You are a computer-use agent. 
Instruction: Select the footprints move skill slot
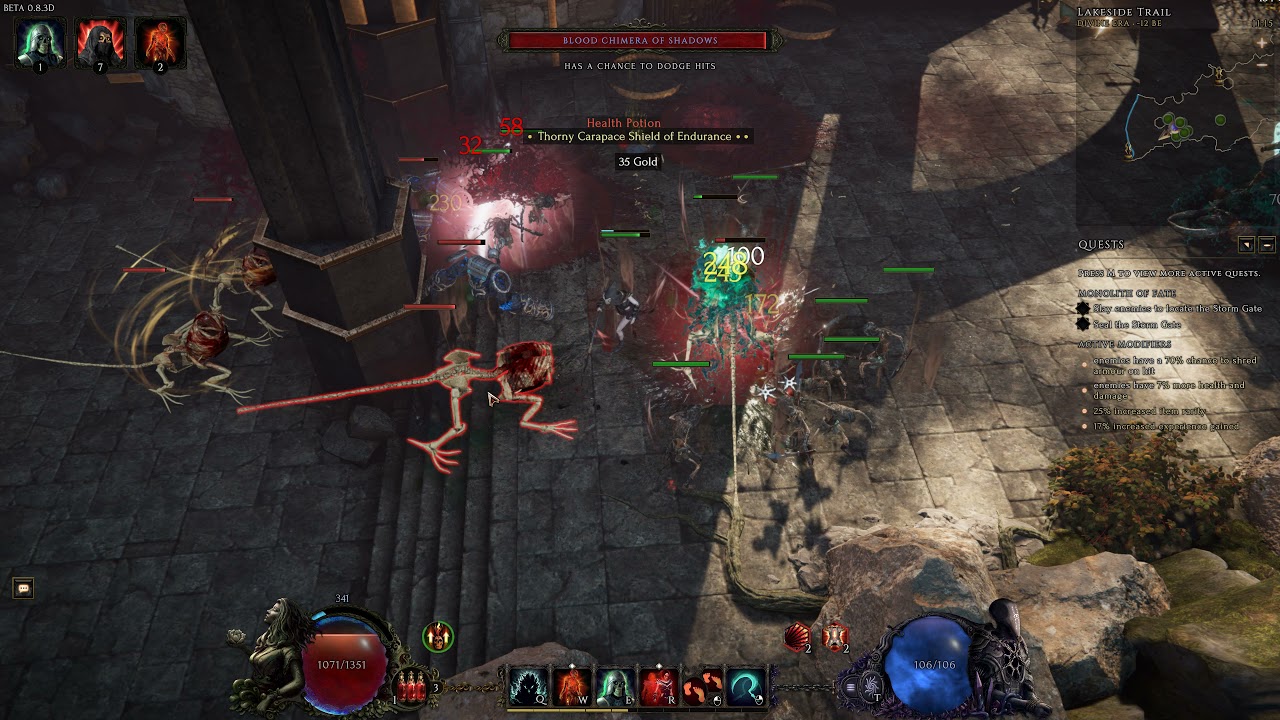coord(702,686)
